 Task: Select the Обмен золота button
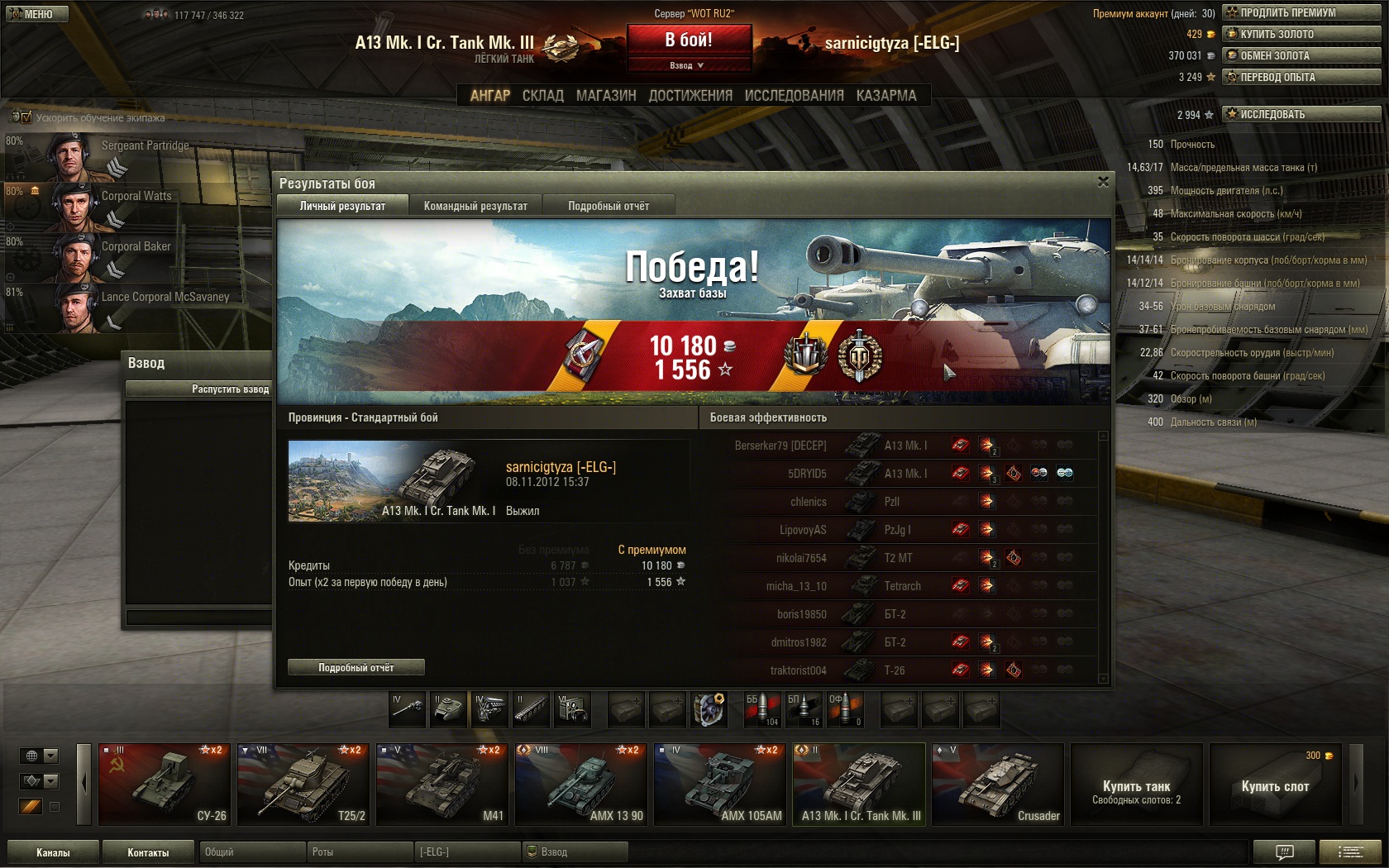tap(1301, 55)
